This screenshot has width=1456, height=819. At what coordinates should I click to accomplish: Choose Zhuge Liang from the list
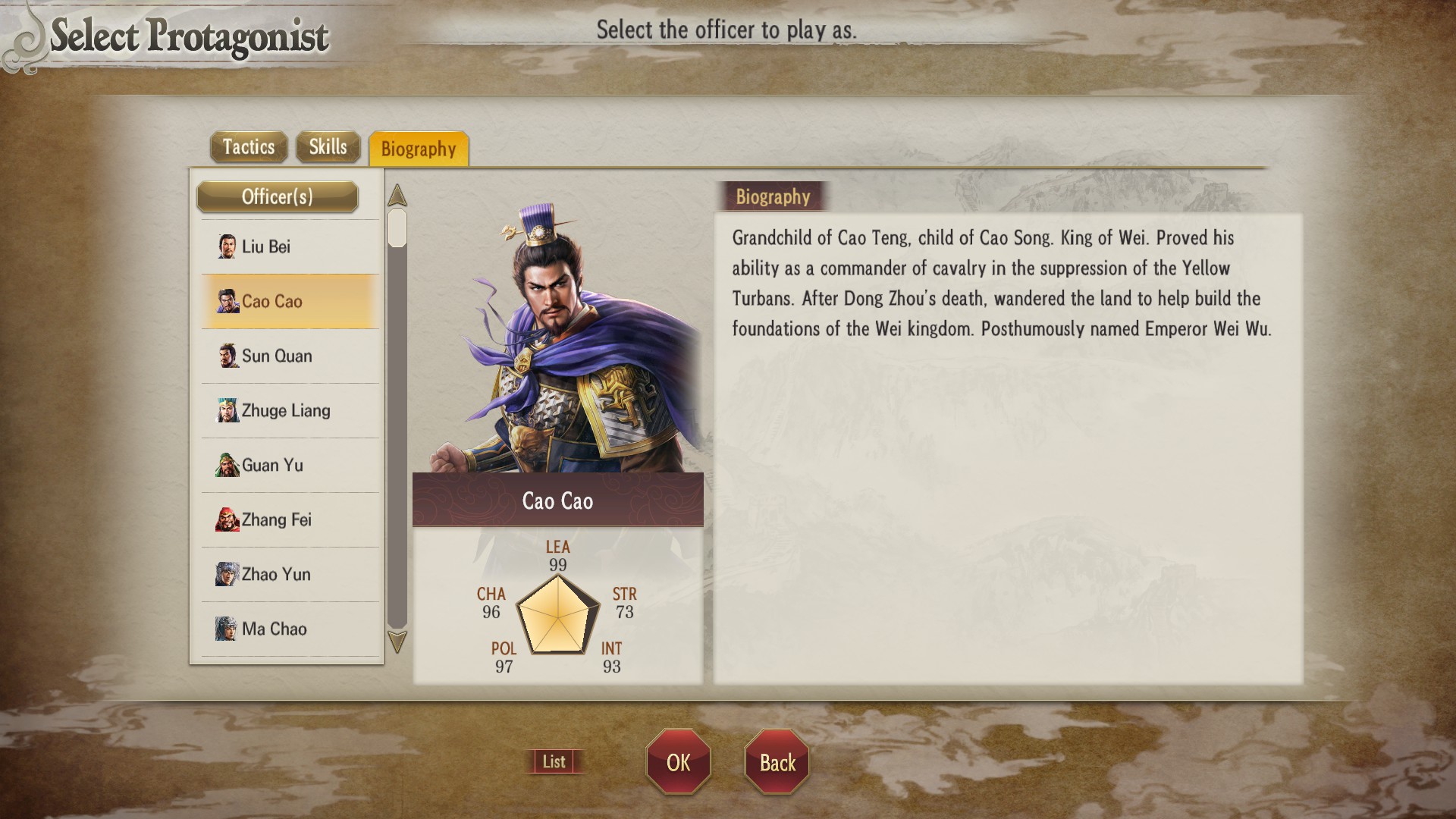coord(290,411)
